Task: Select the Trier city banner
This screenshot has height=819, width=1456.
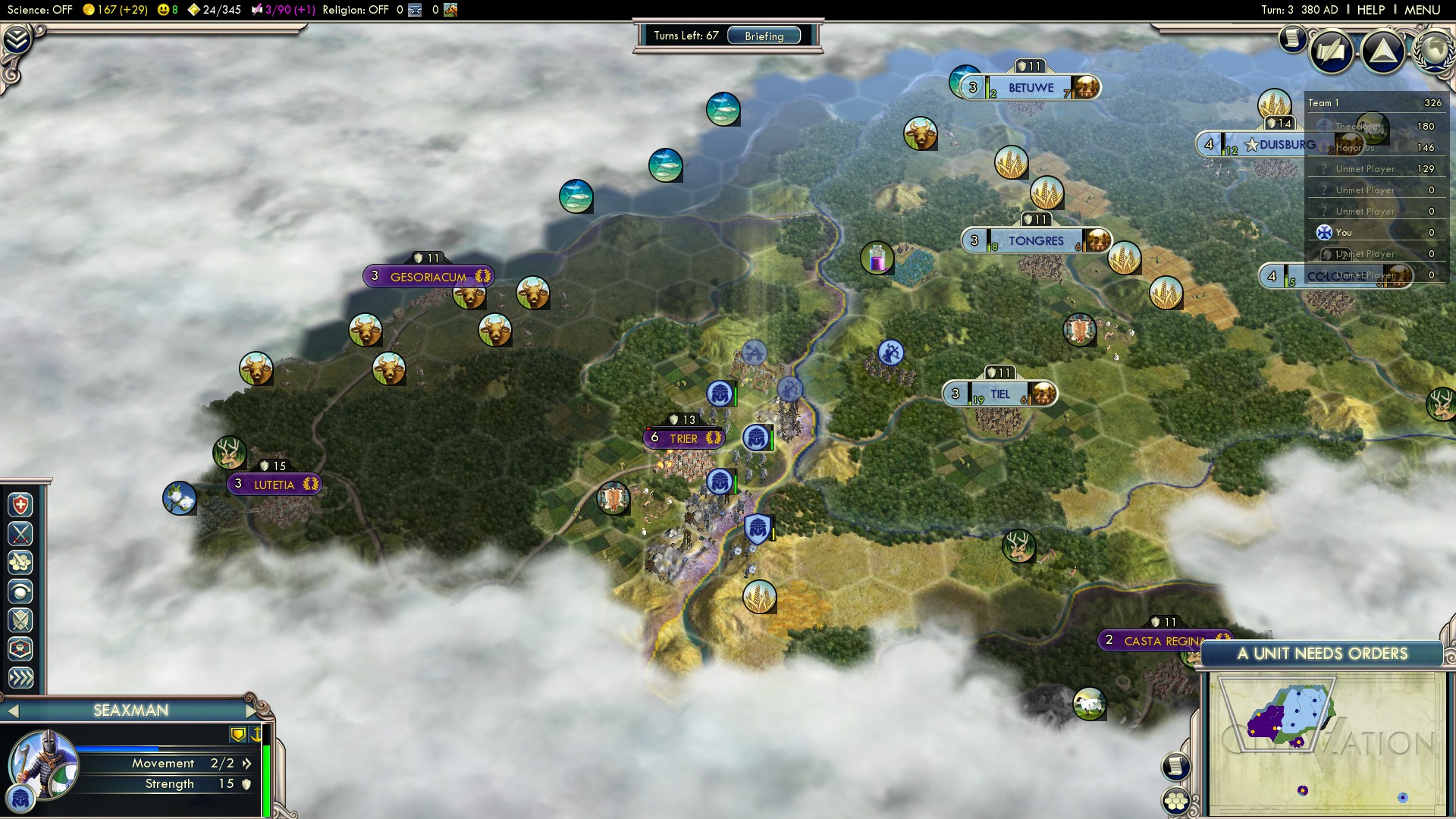Action: click(x=683, y=438)
